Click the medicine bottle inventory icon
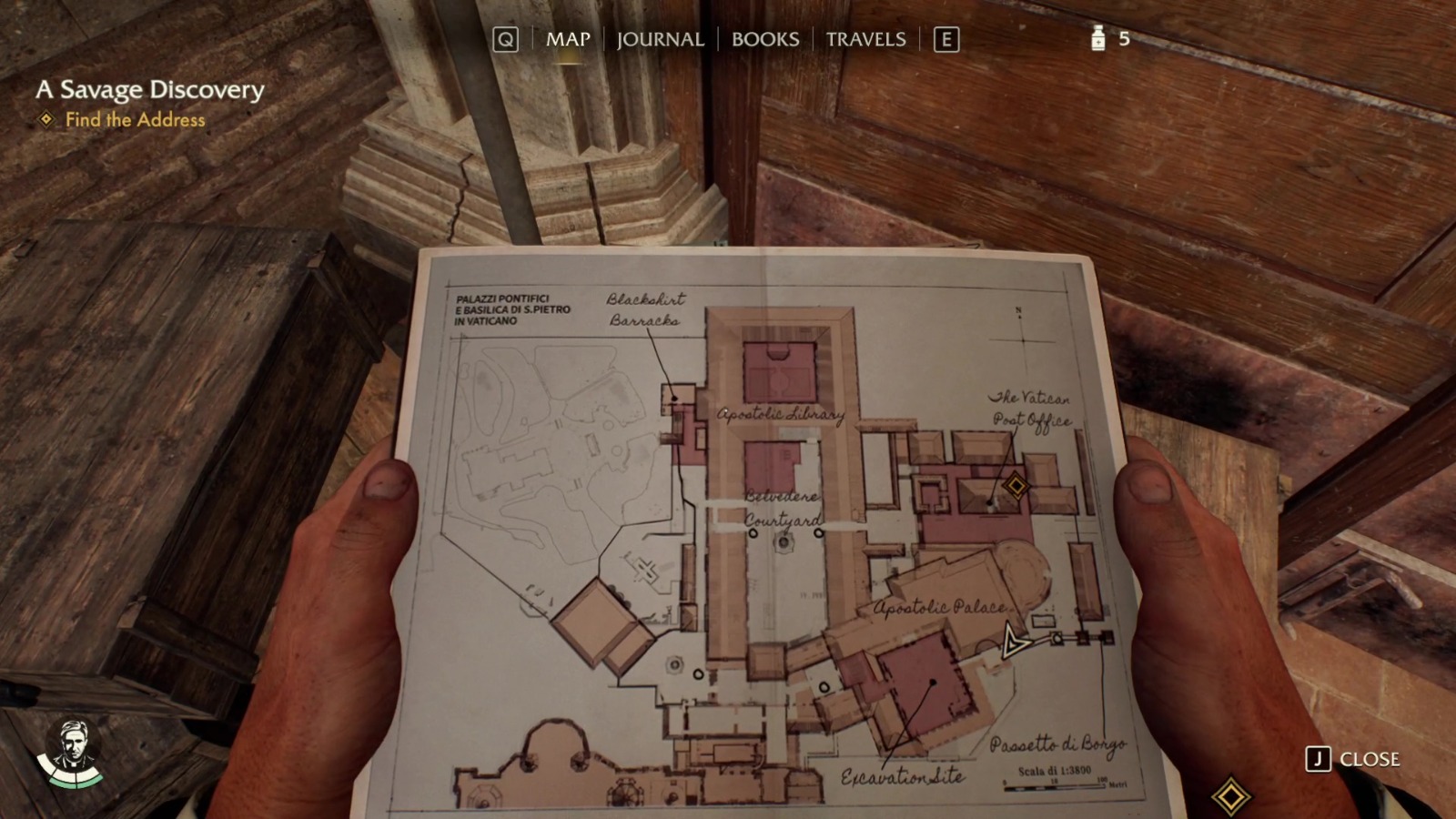This screenshot has width=1456, height=819. point(1098,39)
